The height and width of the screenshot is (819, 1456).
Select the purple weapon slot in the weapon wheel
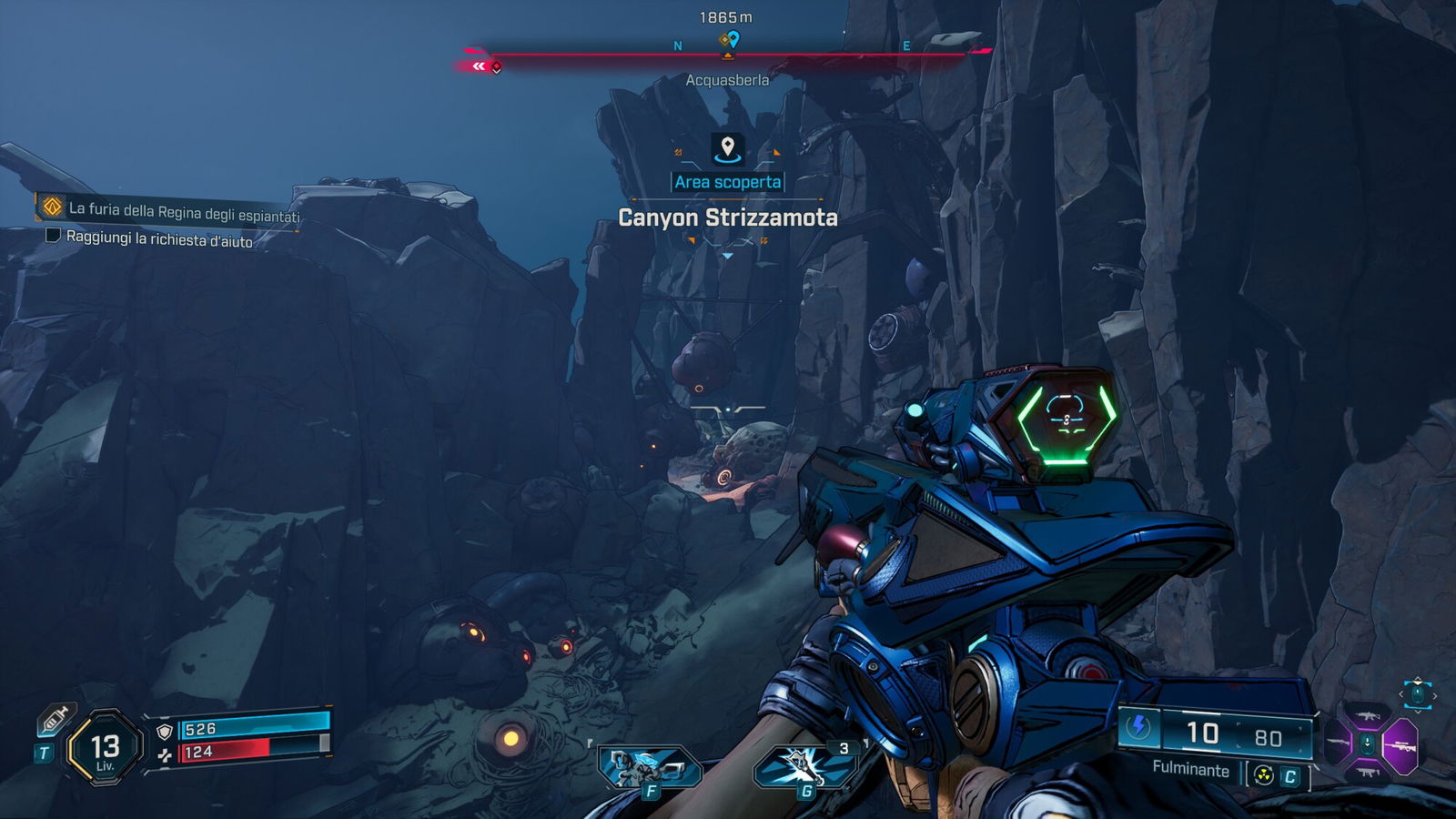1400,746
